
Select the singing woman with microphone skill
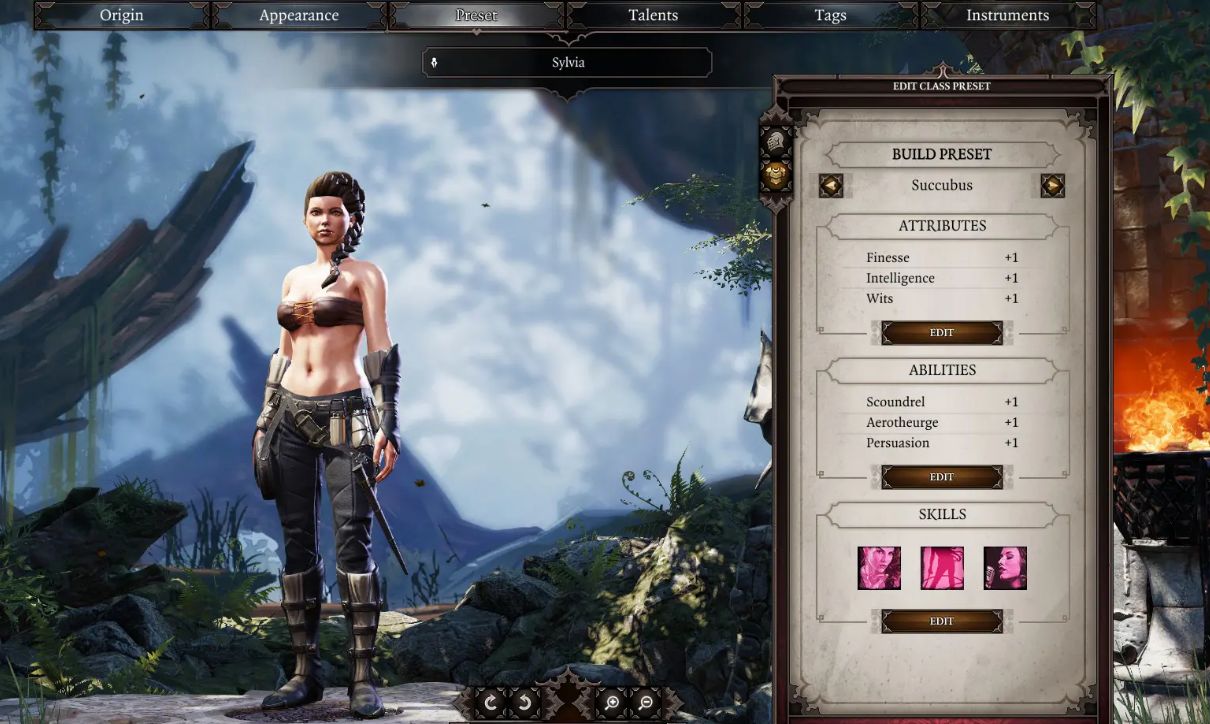[x=1005, y=568]
